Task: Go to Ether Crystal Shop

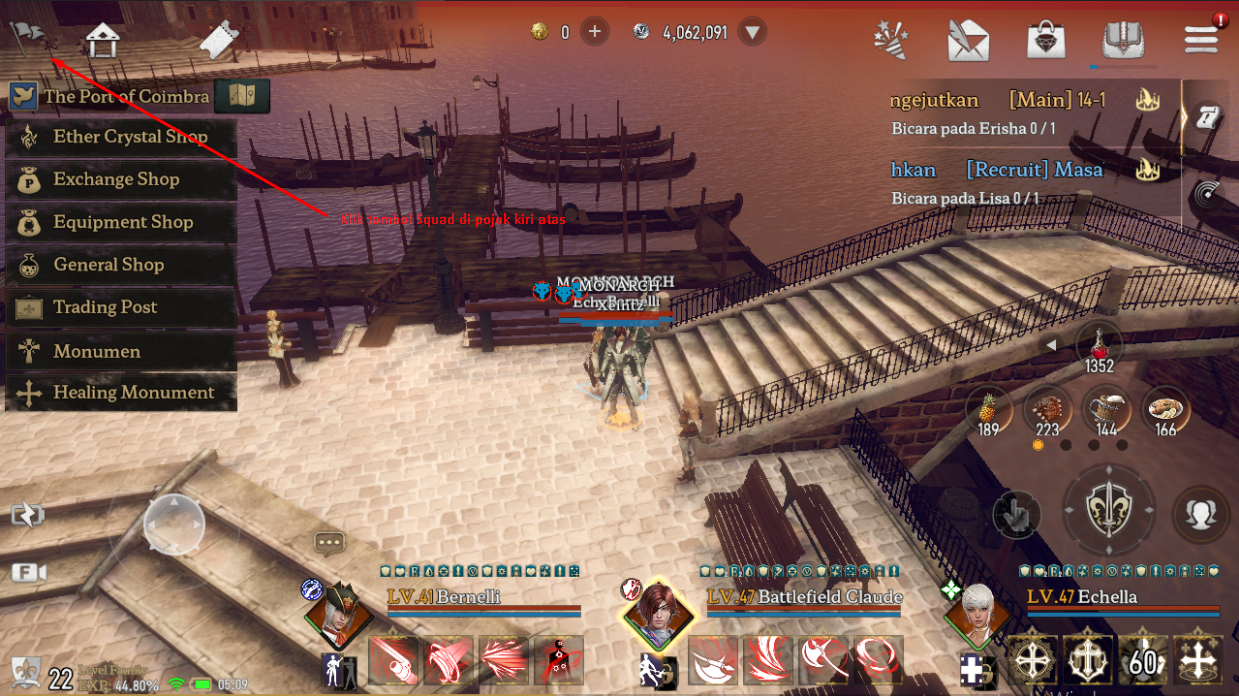Action: click(121, 137)
